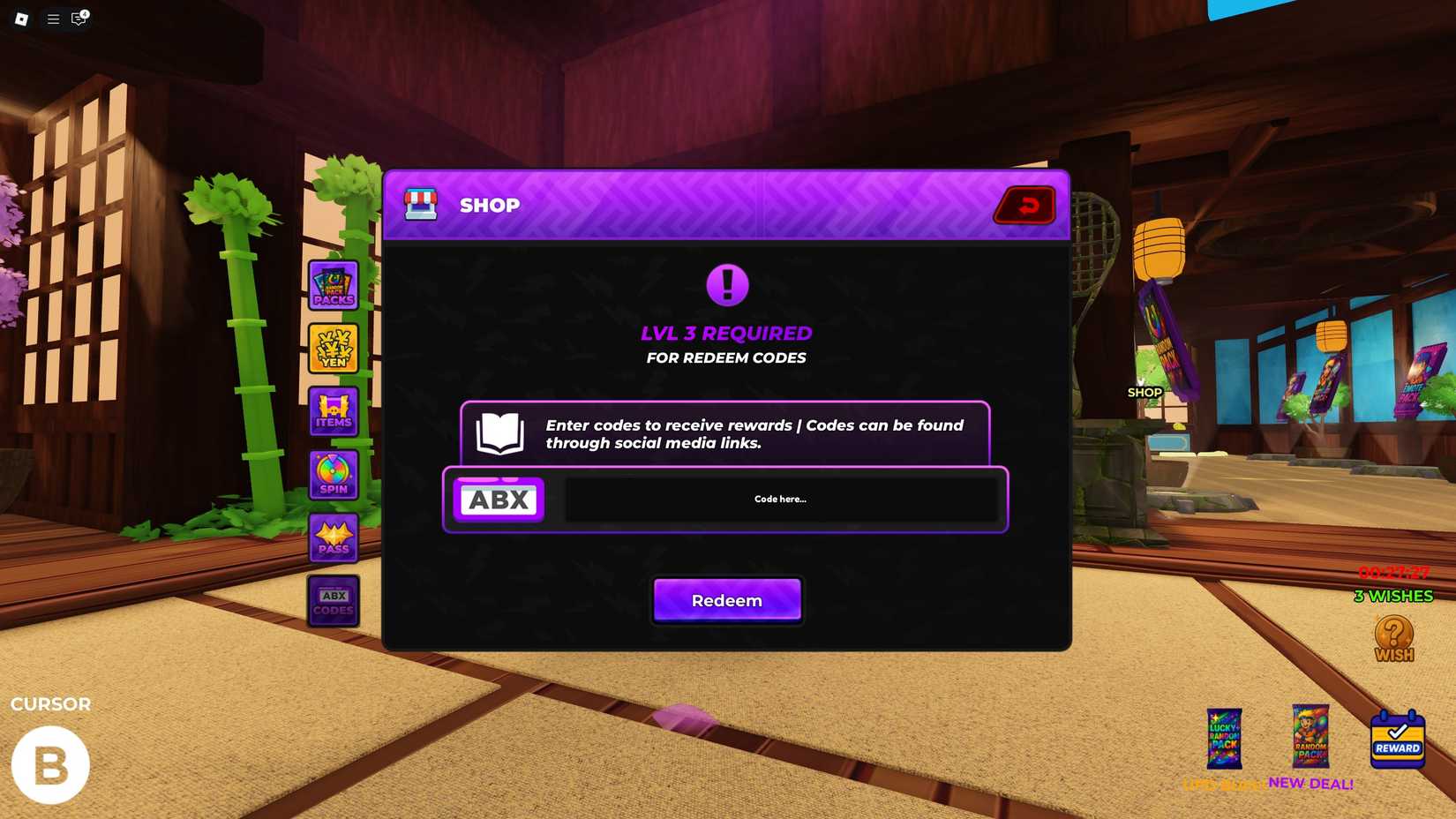Click the floating SHOP label in the world
The width and height of the screenshot is (1456, 819).
click(1145, 391)
